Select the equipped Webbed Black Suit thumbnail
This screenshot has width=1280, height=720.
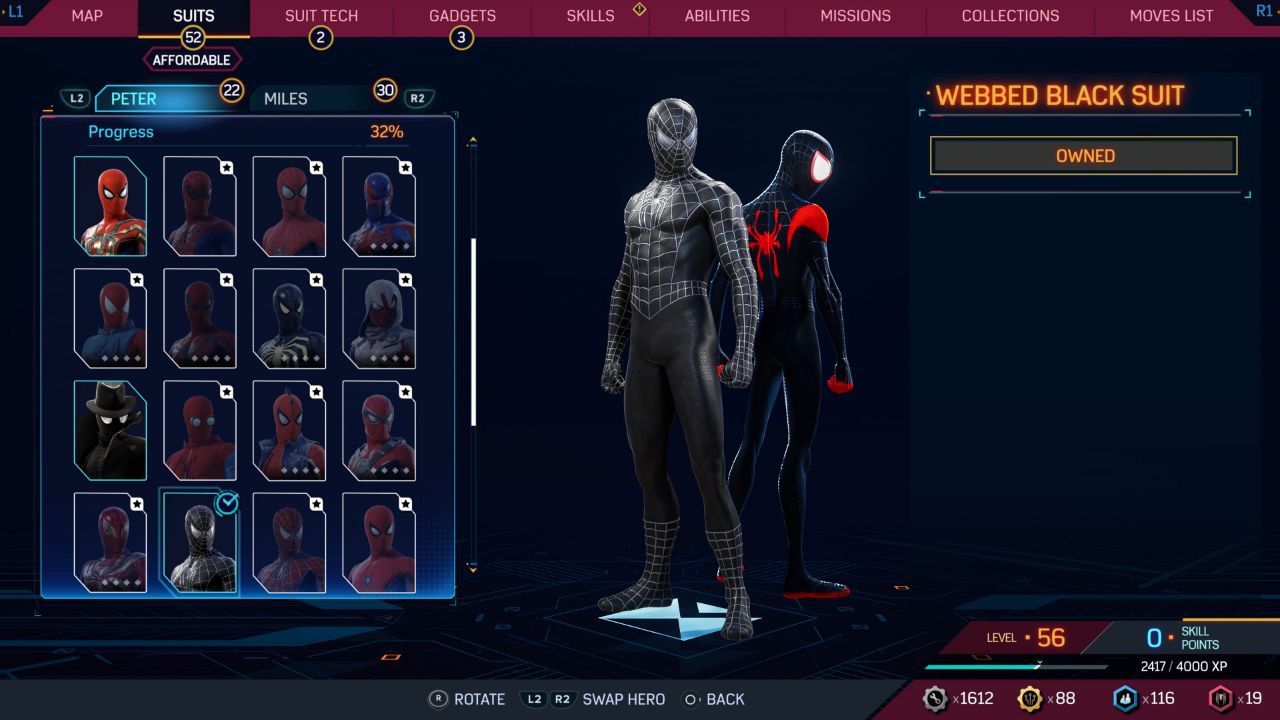tap(200, 542)
